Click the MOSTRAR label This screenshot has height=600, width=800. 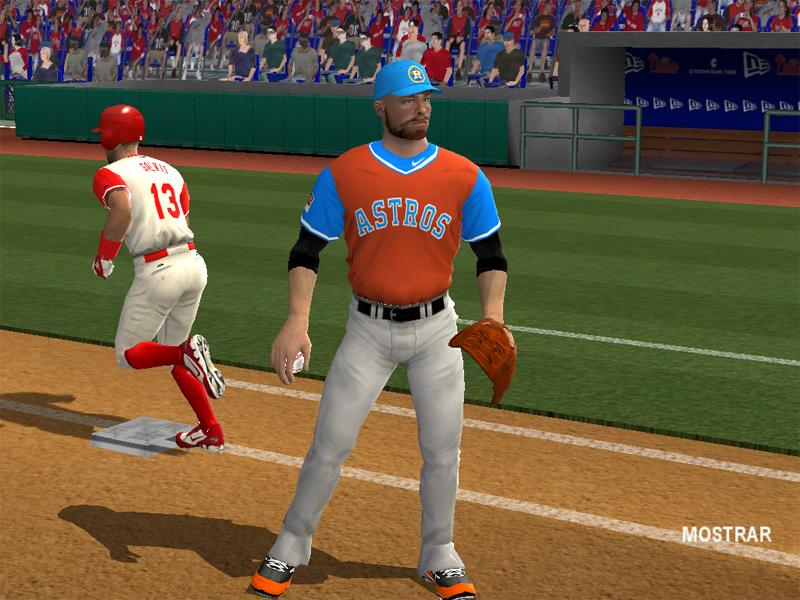pos(726,535)
